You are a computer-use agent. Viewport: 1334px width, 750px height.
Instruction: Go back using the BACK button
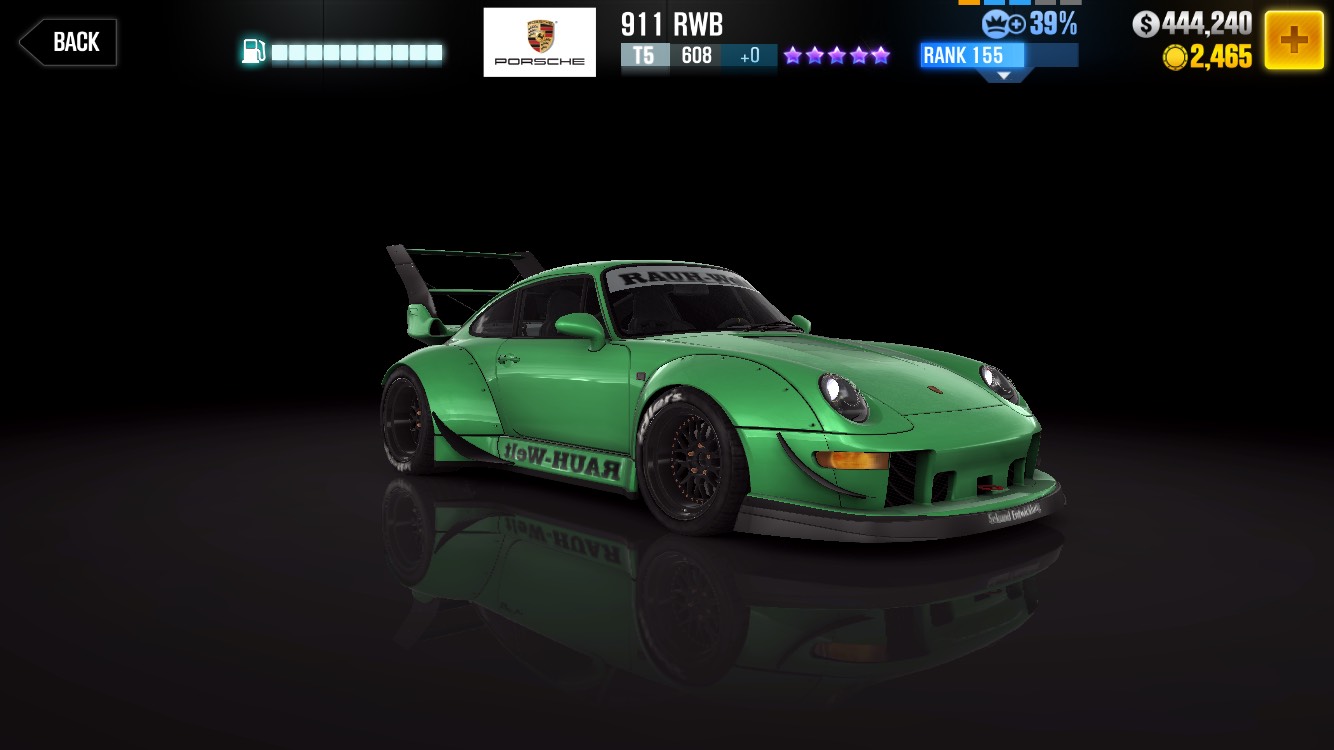pyautogui.click(x=68, y=42)
